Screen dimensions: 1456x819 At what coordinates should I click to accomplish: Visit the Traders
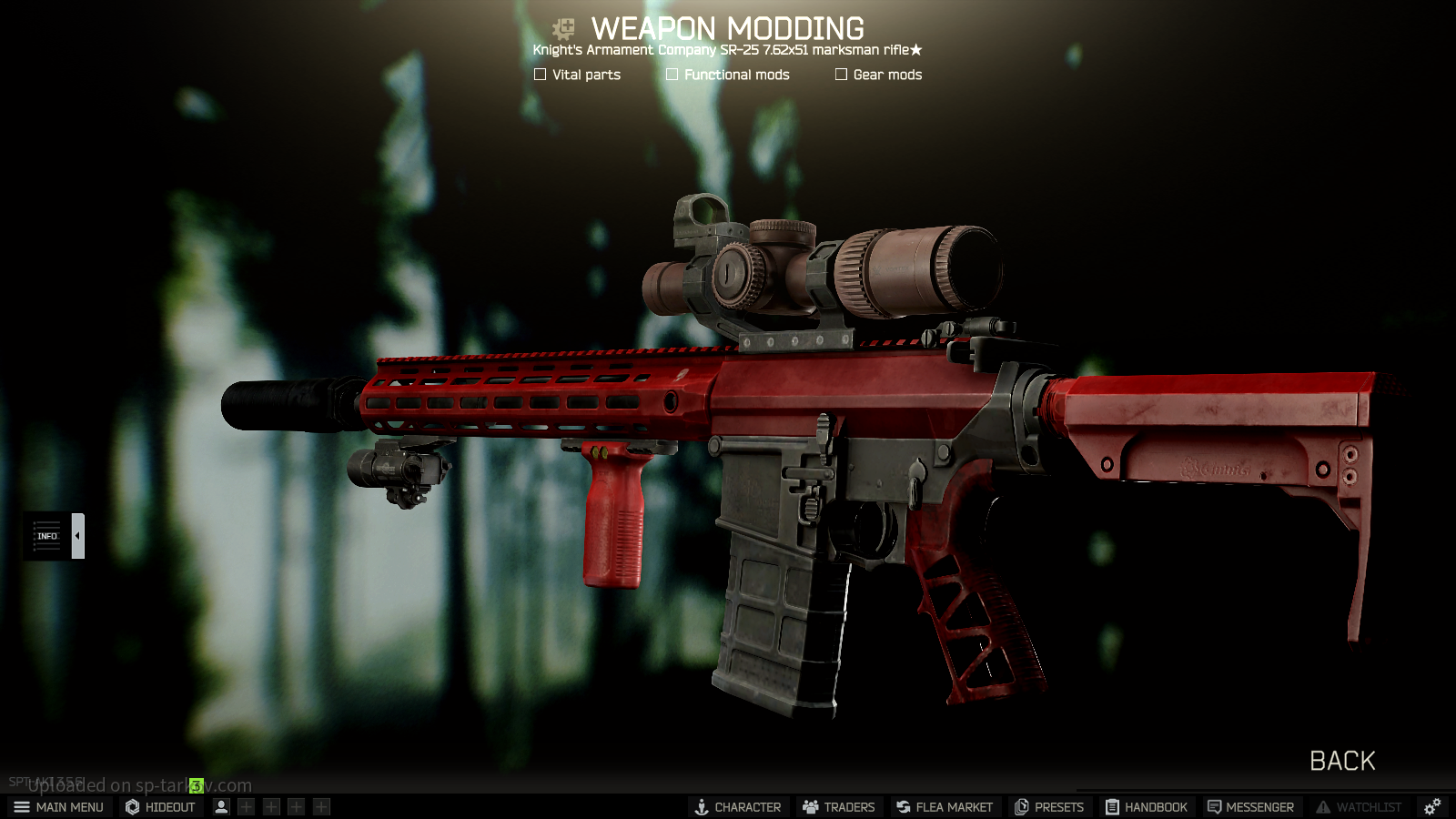point(838,807)
